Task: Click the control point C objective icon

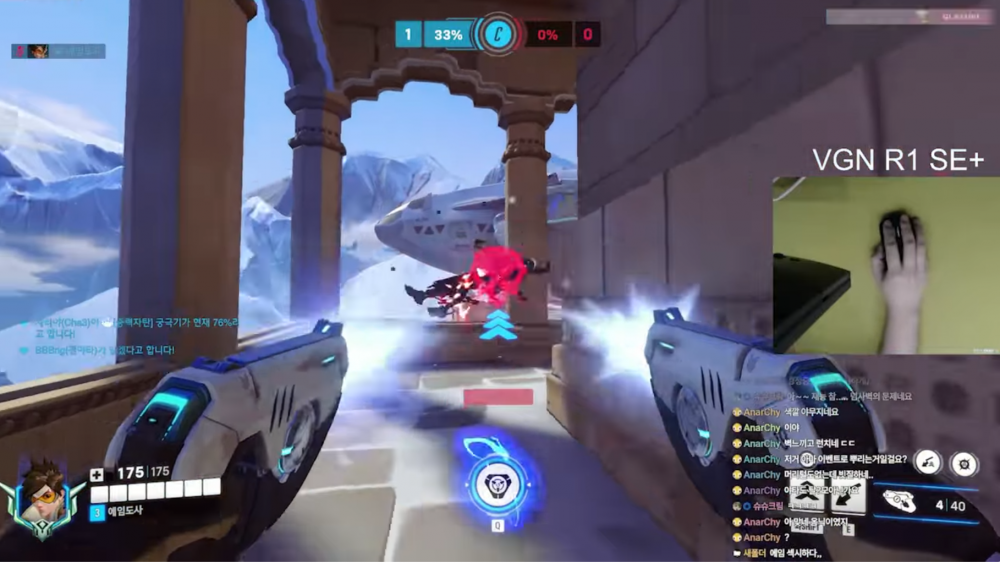Action: coord(495,35)
